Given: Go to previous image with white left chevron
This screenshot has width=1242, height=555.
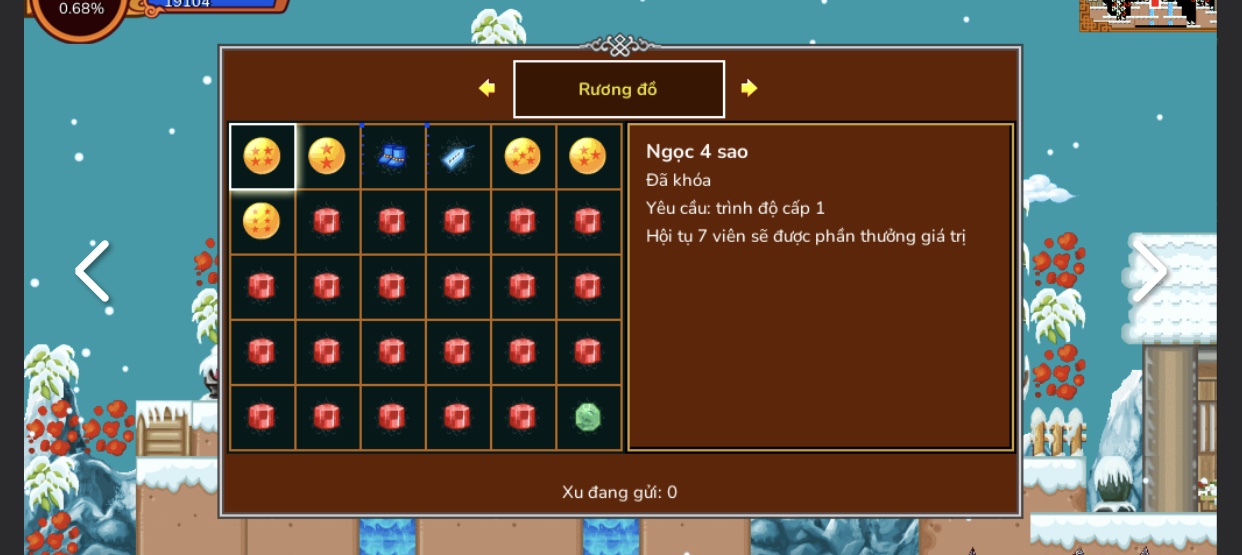Looking at the screenshot, I should pyautogui.click(x=92, y=271).
